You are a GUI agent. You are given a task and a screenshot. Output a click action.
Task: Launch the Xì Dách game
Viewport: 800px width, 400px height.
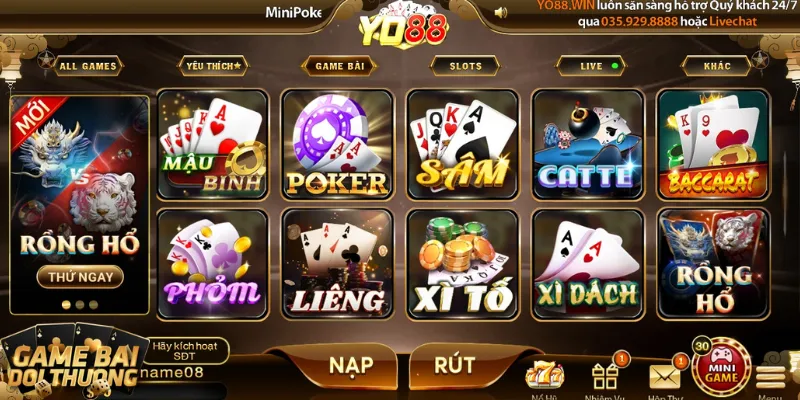click(x=586, y=263)
